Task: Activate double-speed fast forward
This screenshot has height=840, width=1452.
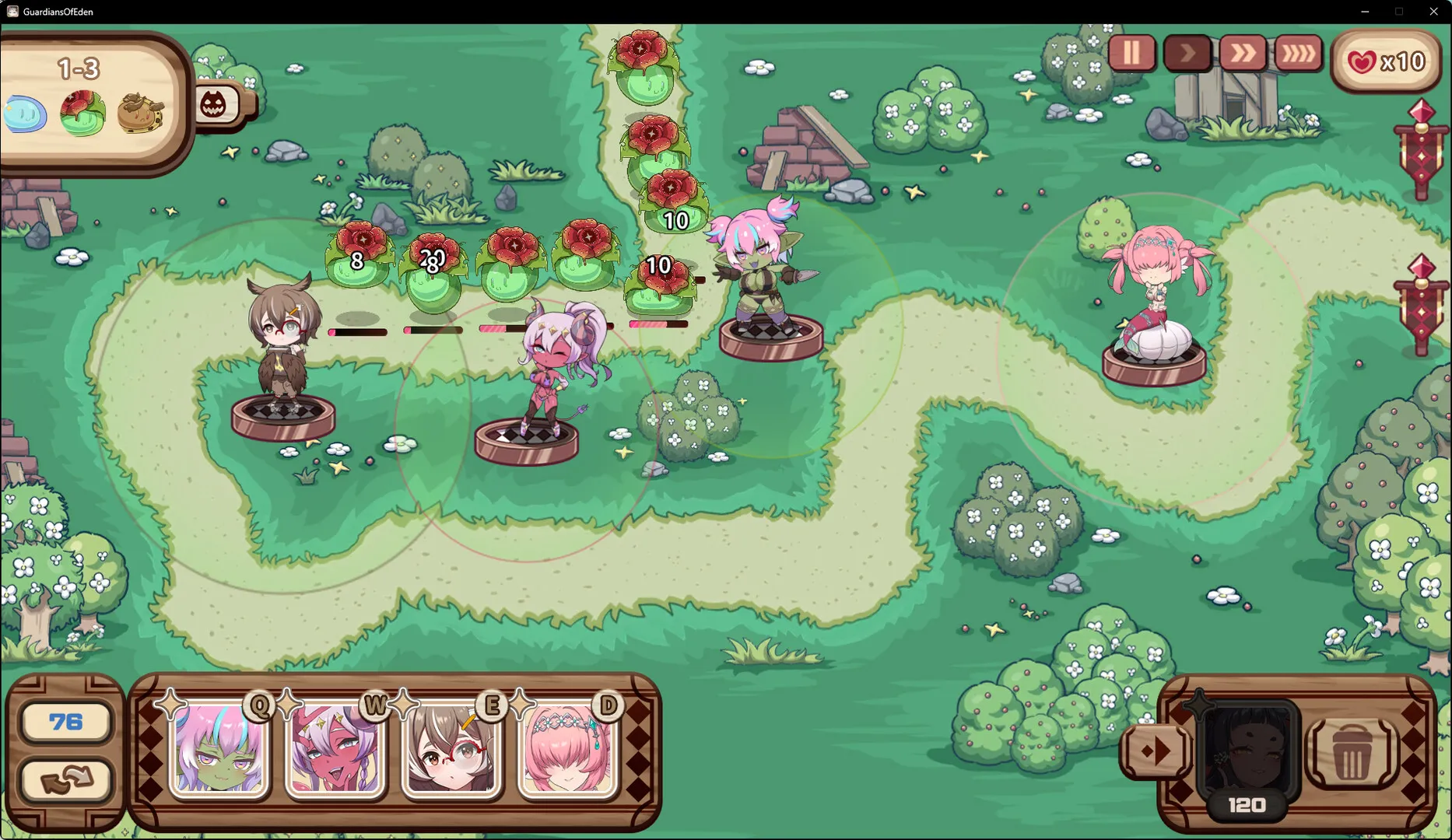Action: 1243,53
